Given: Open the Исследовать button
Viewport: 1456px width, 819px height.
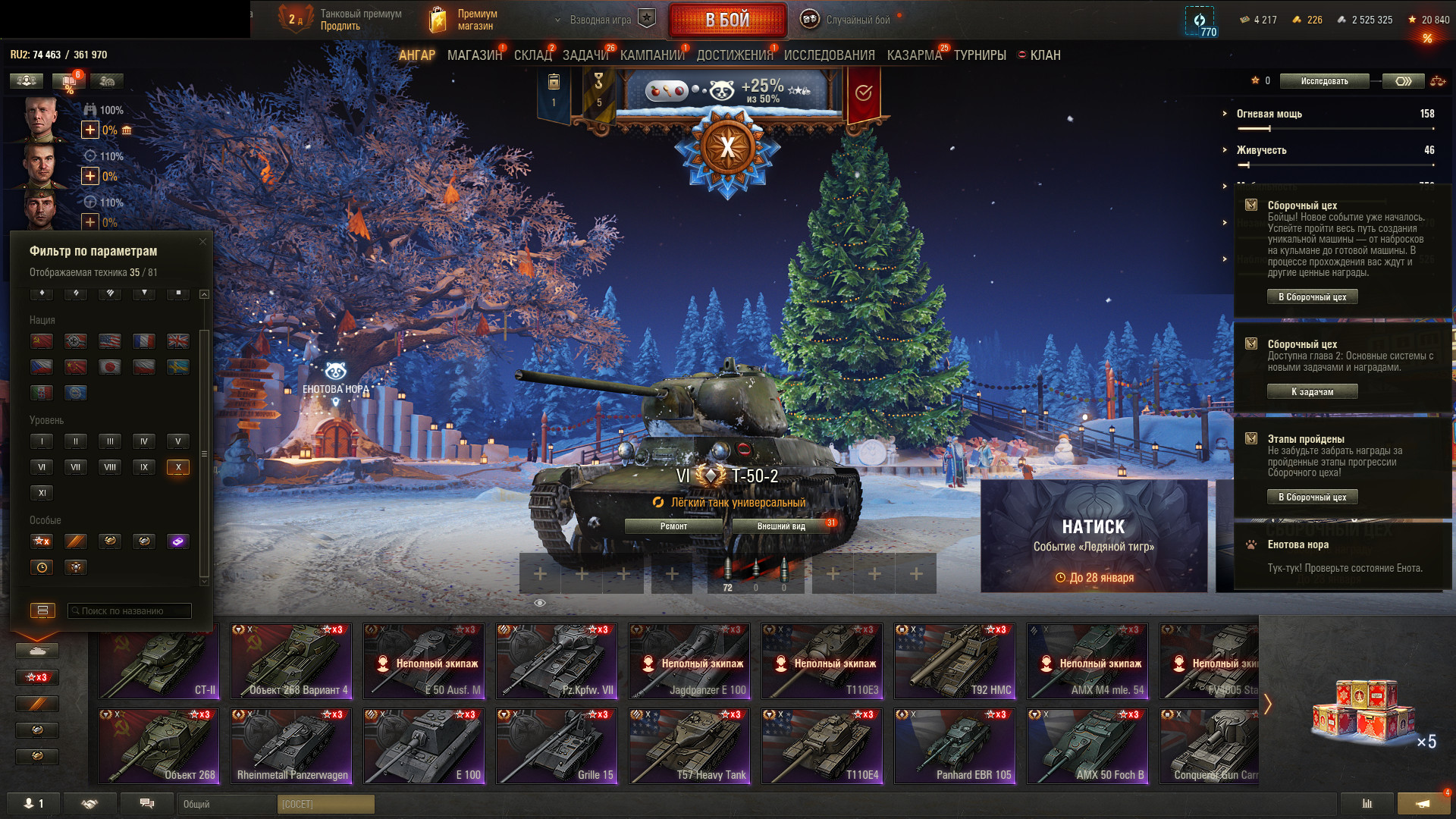Looking at the screenshot, I should [x=1324, y=81].
